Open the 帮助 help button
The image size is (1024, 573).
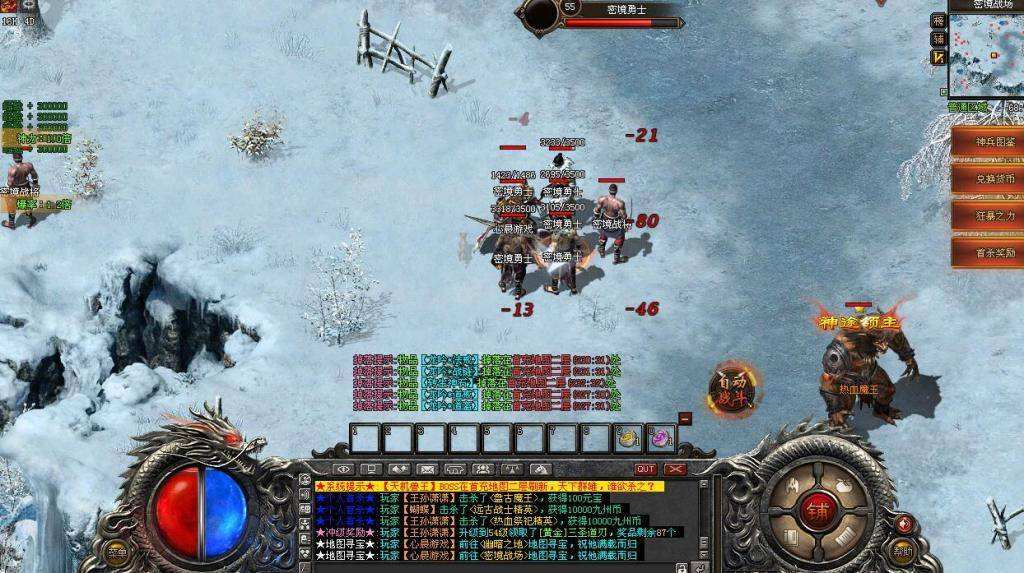click(x=904, y=550)
